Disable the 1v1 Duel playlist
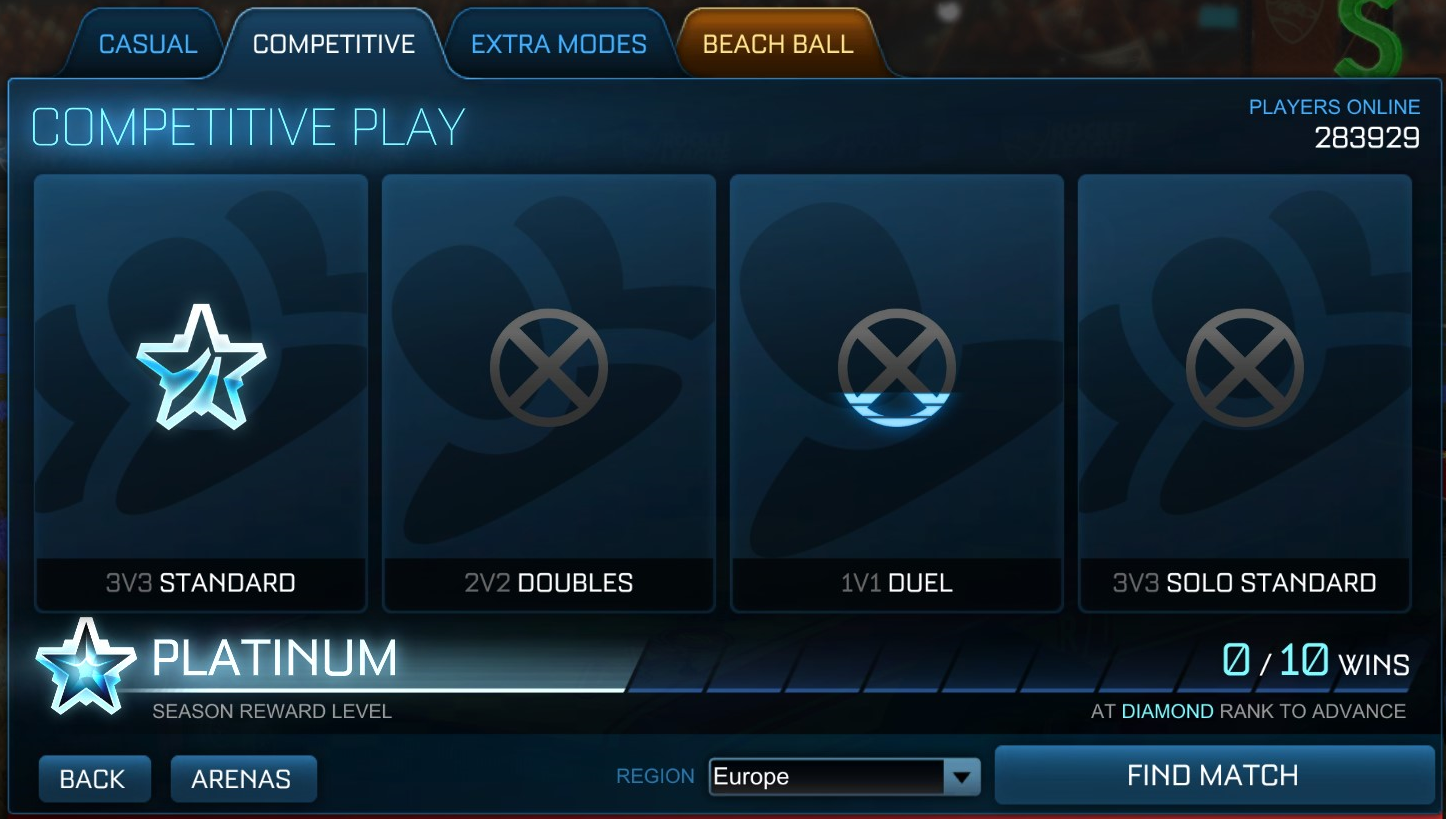Image resolution: width=1446 pixels, height=819 pixels. pyautogui.click(x=896, y=390)
